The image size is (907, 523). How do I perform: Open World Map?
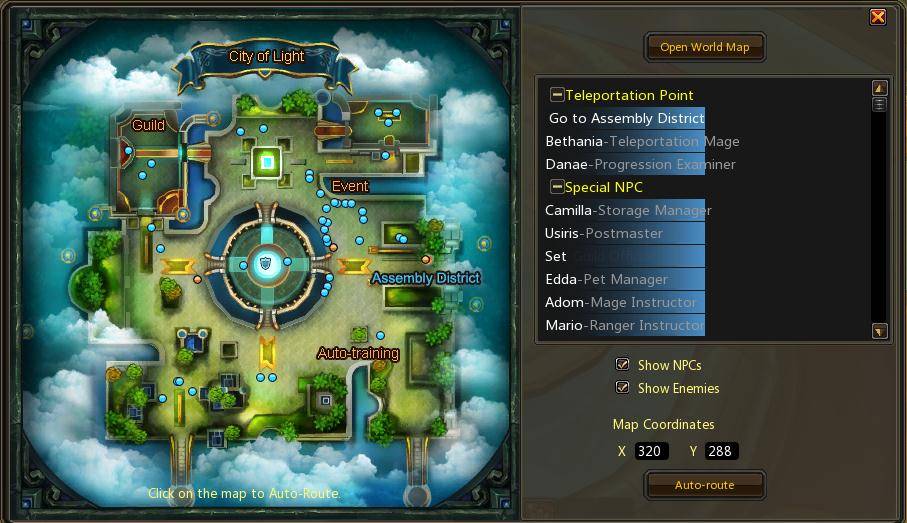704,47
